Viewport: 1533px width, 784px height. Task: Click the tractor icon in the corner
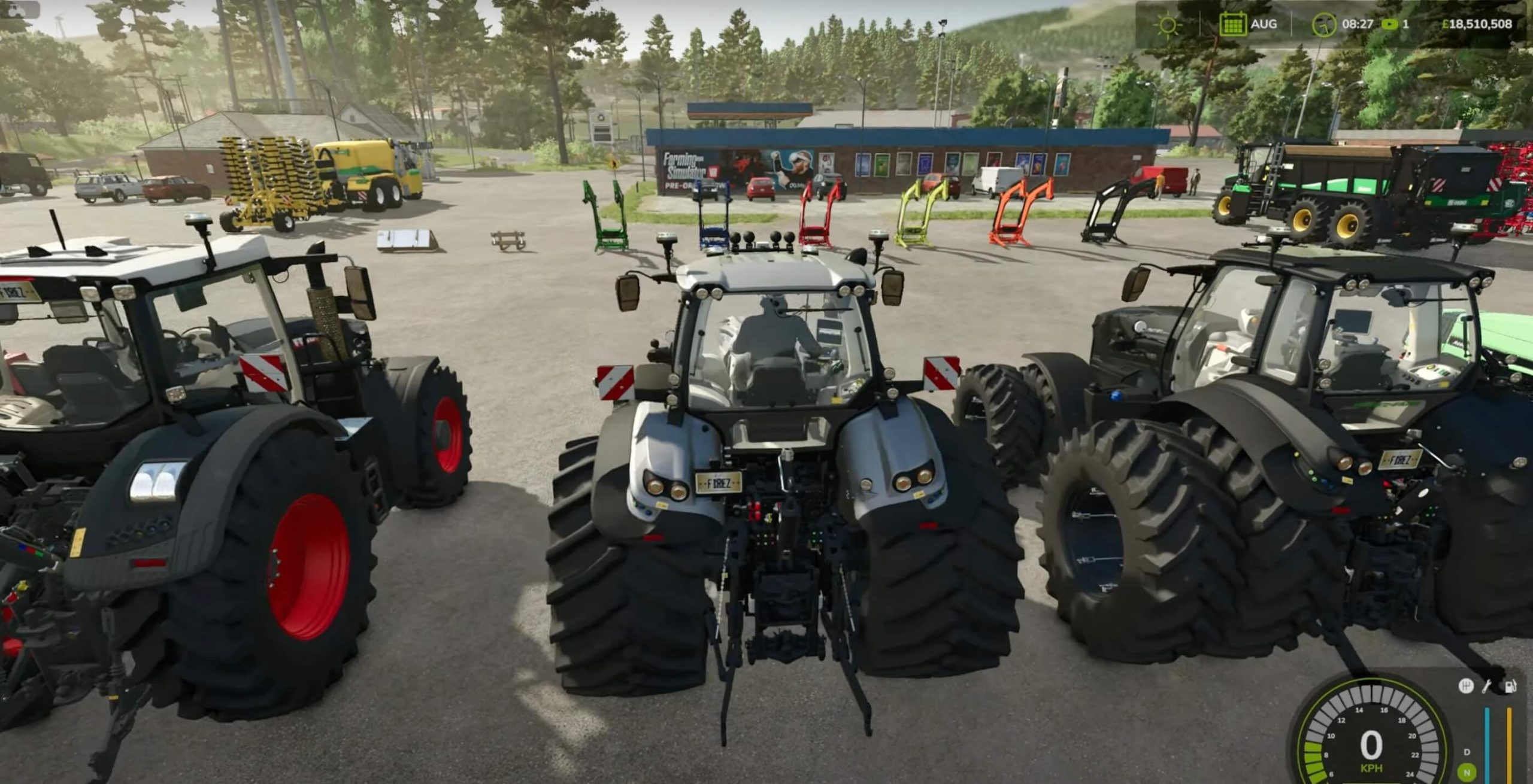[18, 10]
